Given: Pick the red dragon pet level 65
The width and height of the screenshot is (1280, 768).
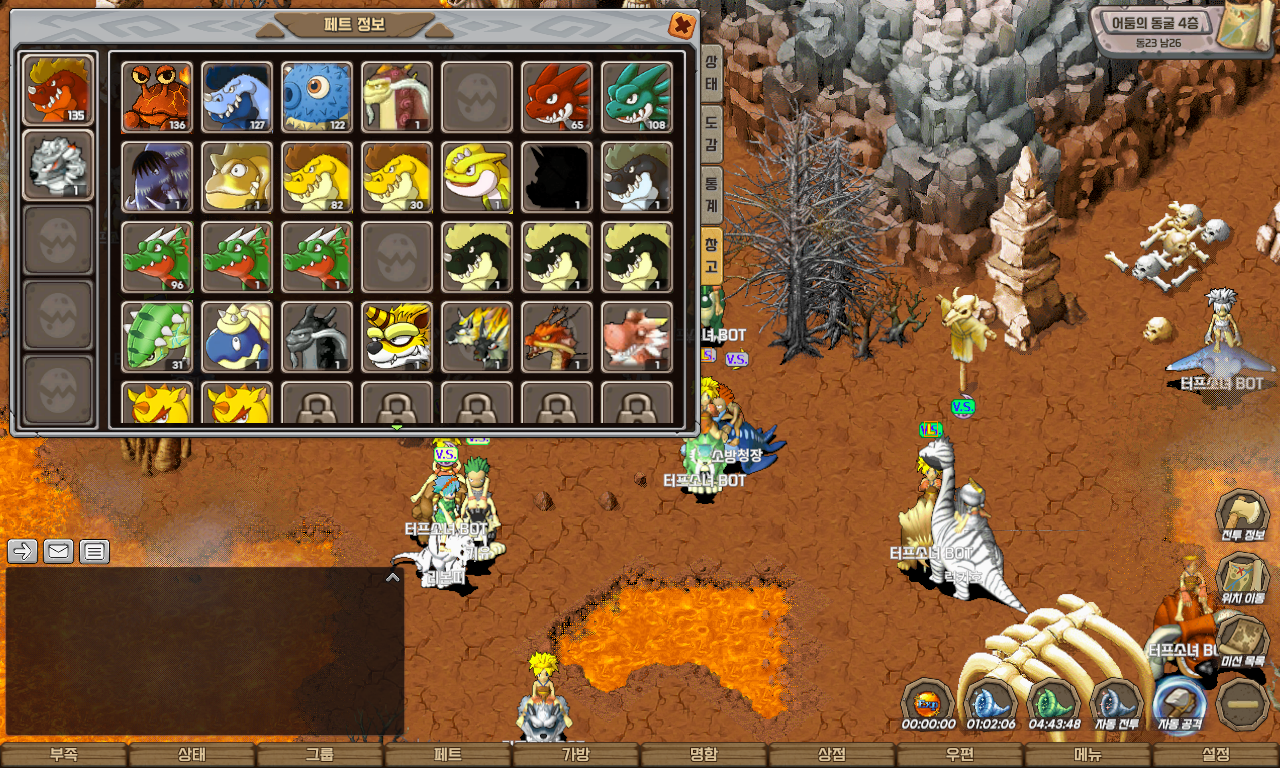Looking at the screenshot, I should coord(557,97).
